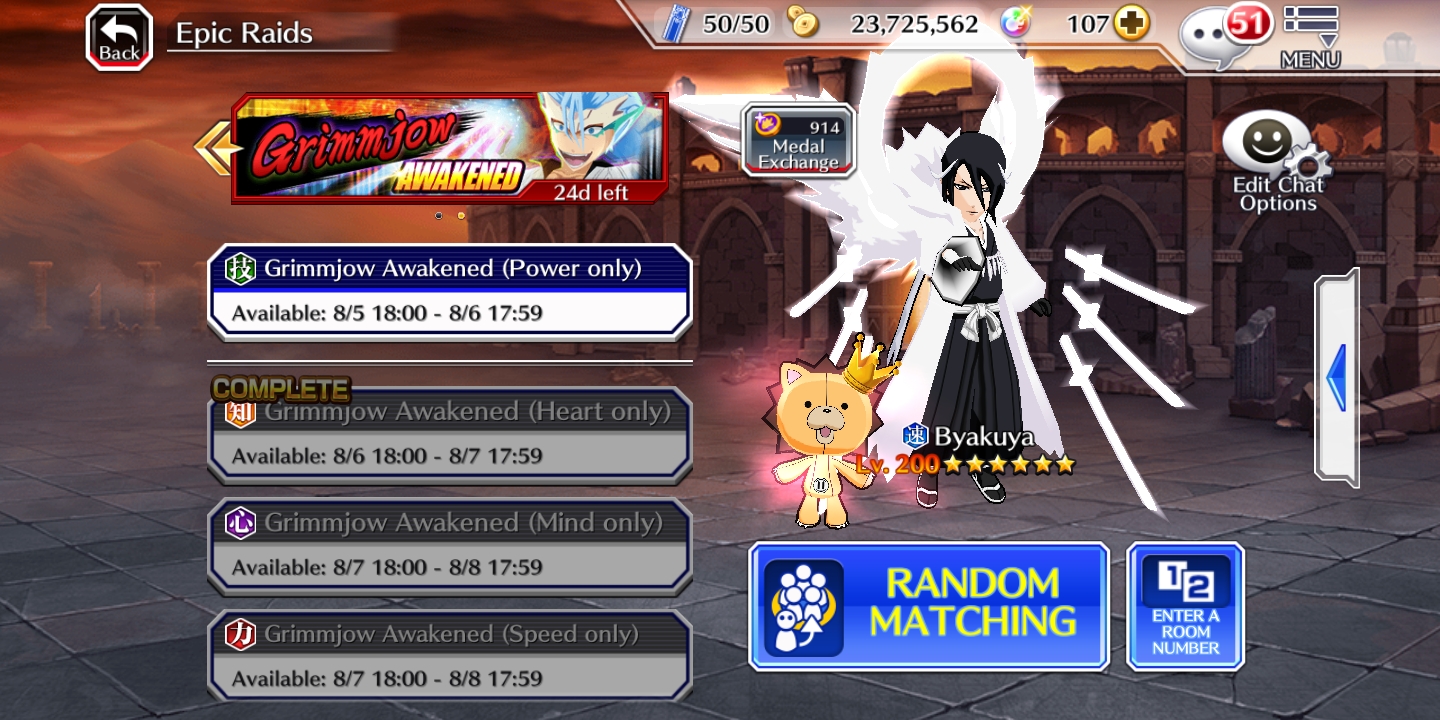This screenshot has width=1440, height=720.
Task: Select Grimmjow Awakened (Mind only) raid
Action: 449,545
